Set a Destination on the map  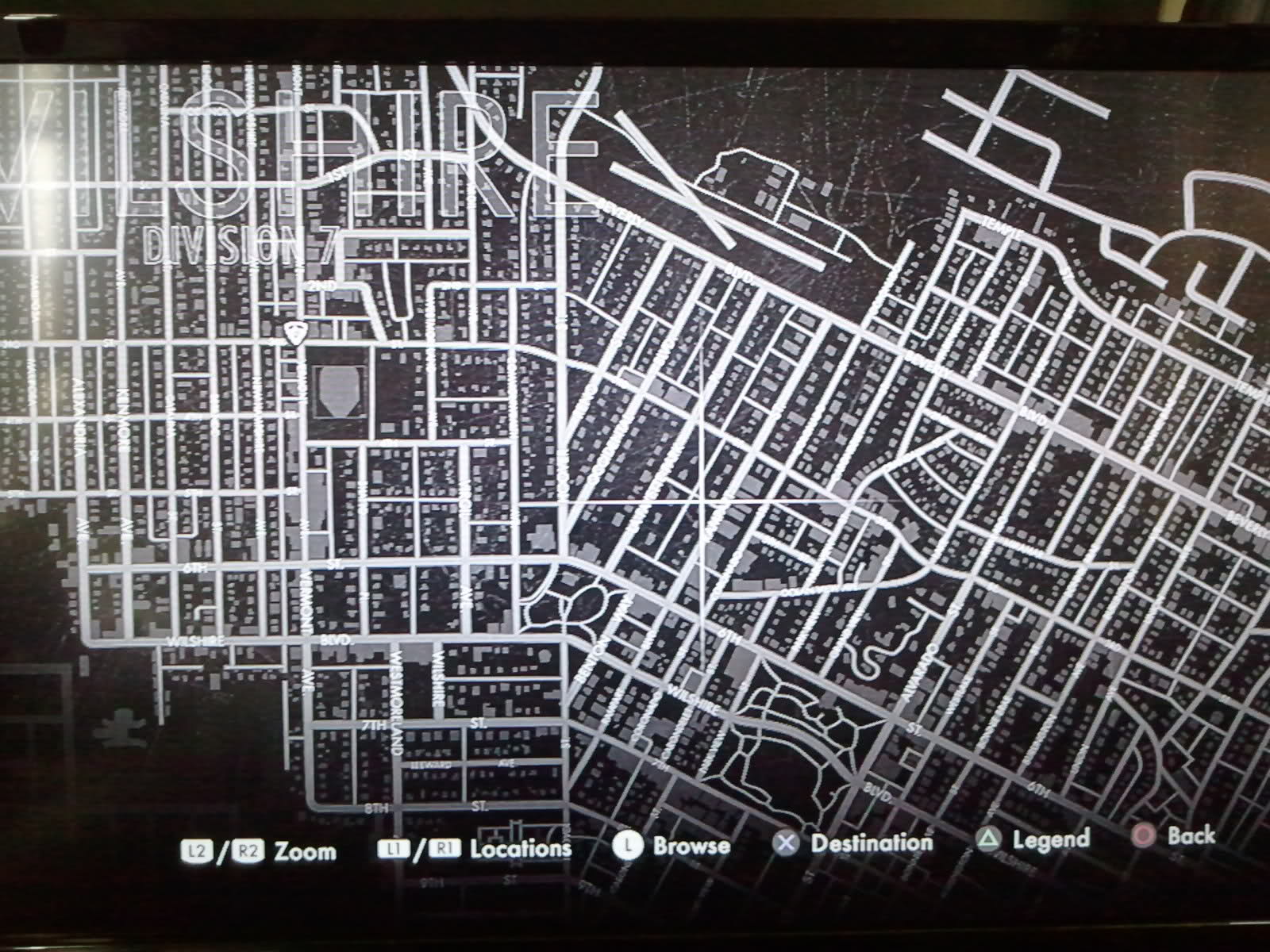[872, 843]
